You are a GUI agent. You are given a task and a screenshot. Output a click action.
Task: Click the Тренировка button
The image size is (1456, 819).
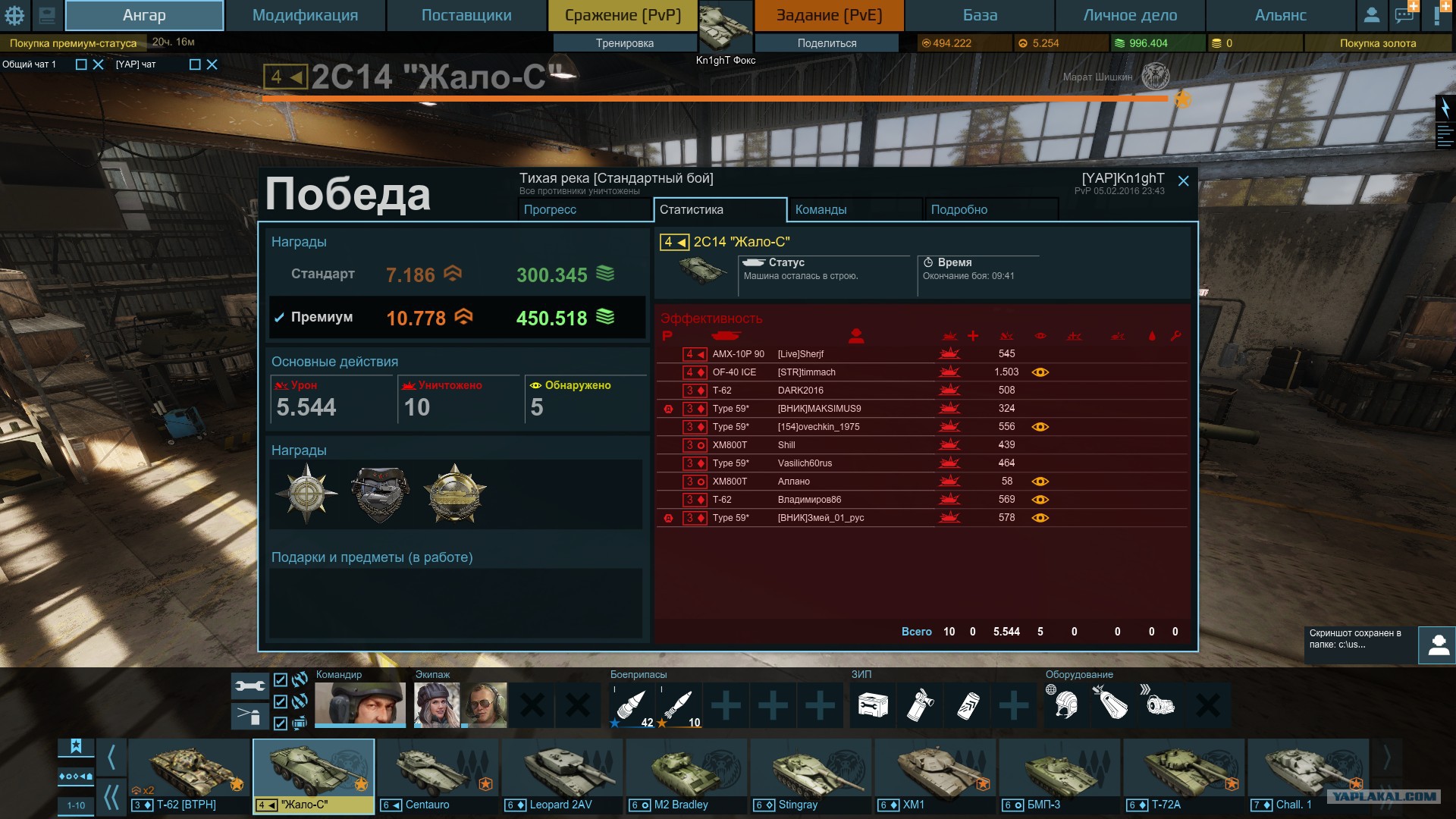(624, 43)
